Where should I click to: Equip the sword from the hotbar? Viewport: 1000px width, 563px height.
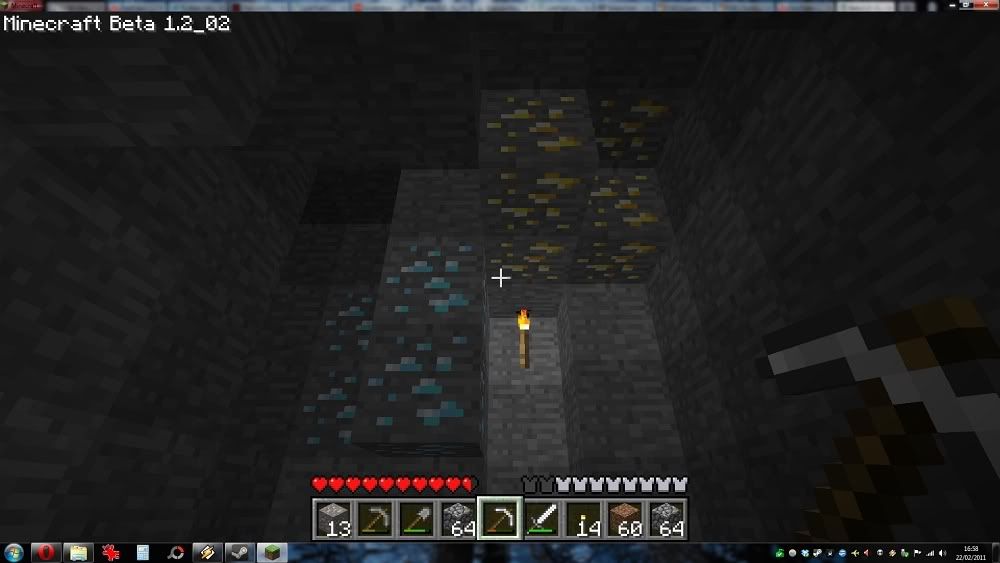coord(540,519)
